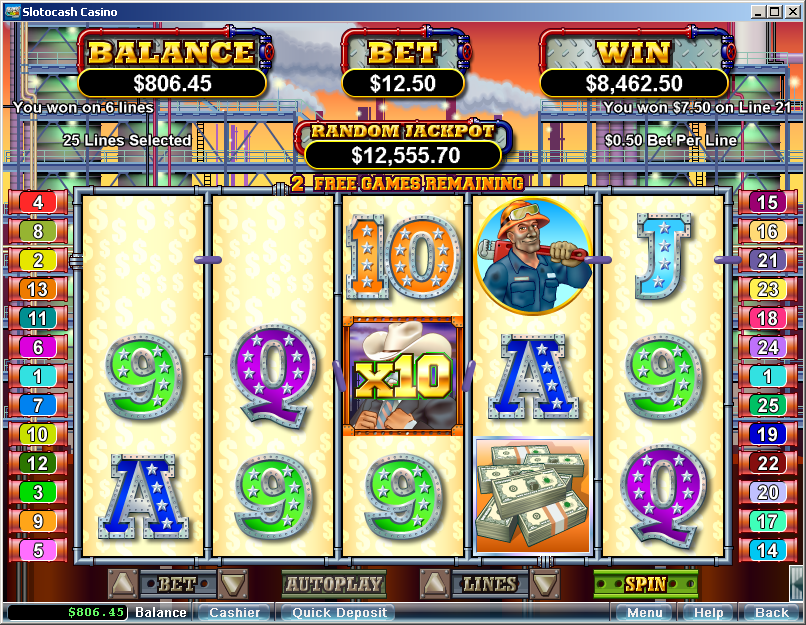Choose Quick Deposit
This screenshot has width=806, height=625.
point(336,612)
